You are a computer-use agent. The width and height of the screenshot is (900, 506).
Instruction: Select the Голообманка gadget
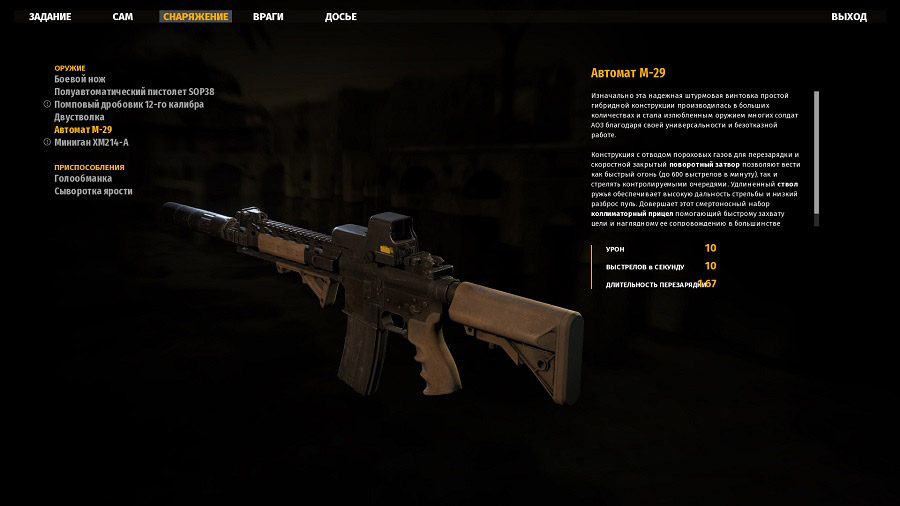click(x=83, y=179)
